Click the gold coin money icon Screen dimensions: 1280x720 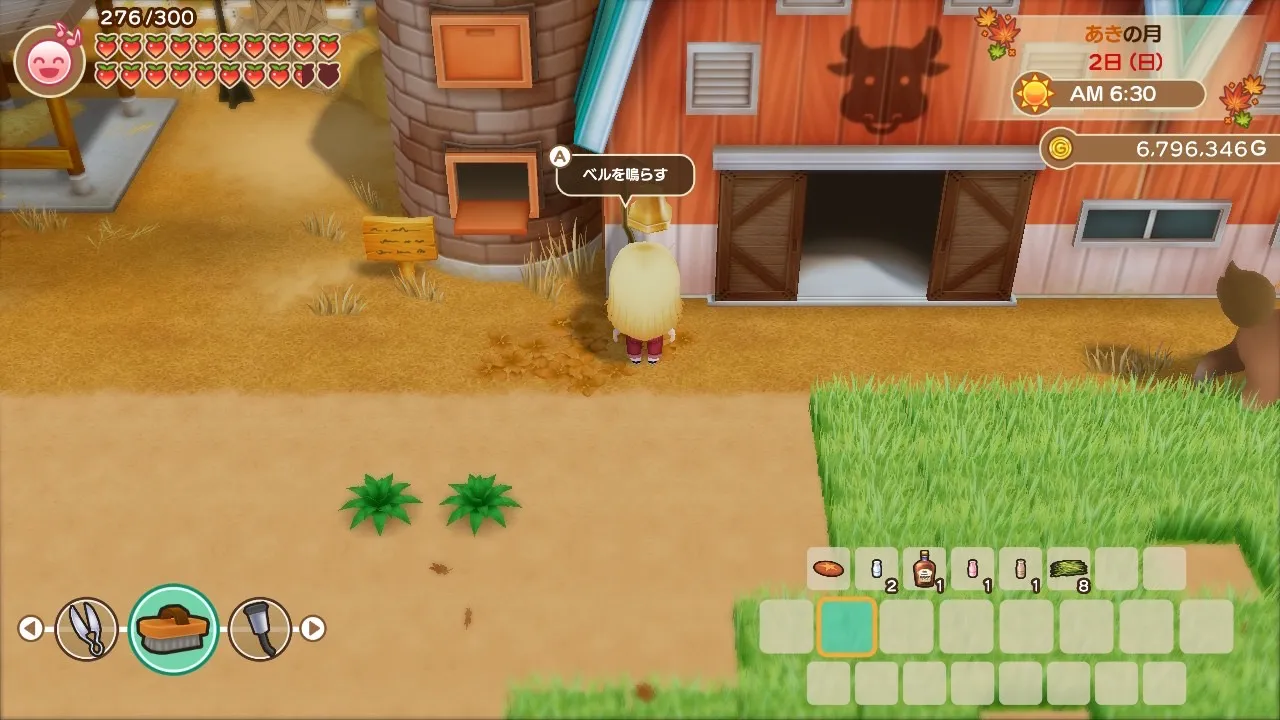(x=1060, y=149)
